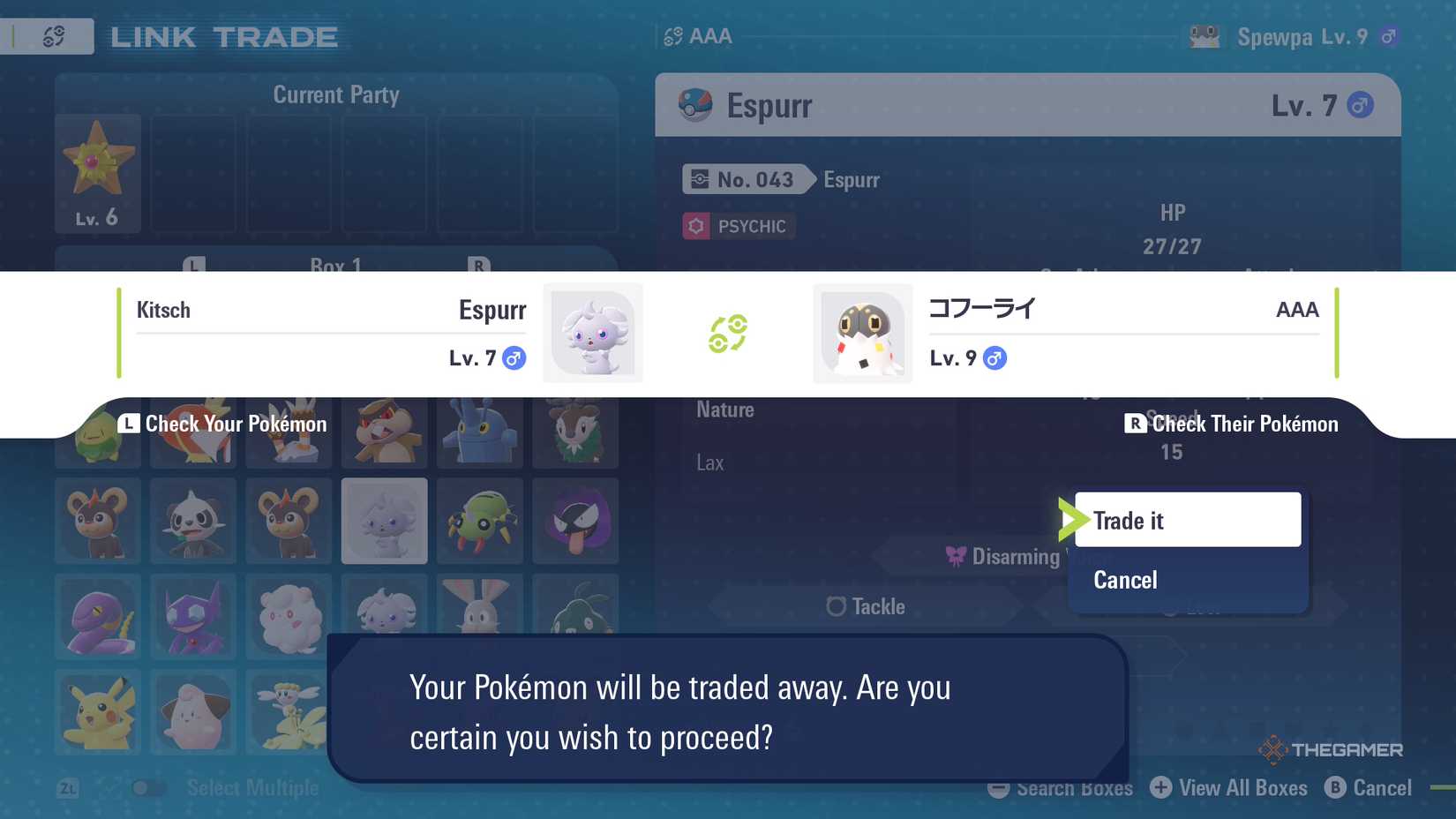Toggle the Select Multiple switch

[148, 787]
